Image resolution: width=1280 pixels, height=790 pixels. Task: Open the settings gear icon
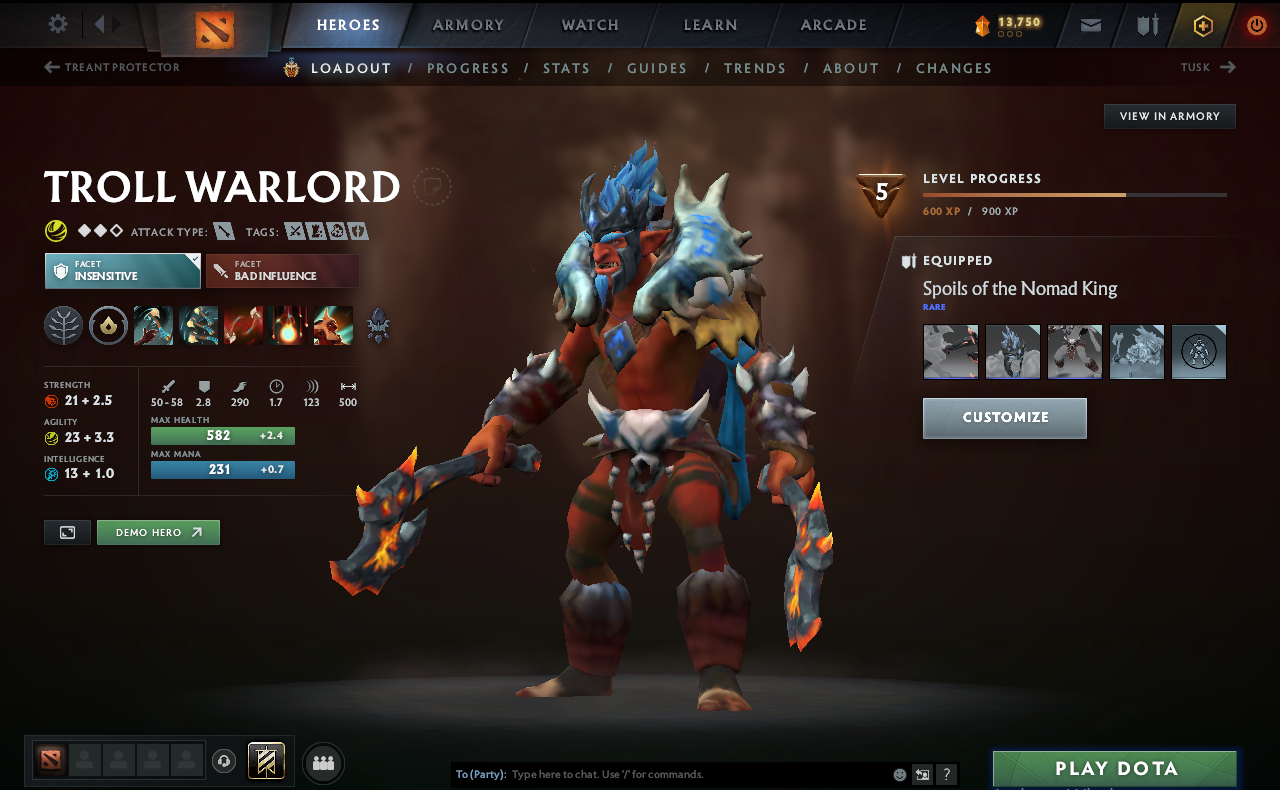click(57, 24)
